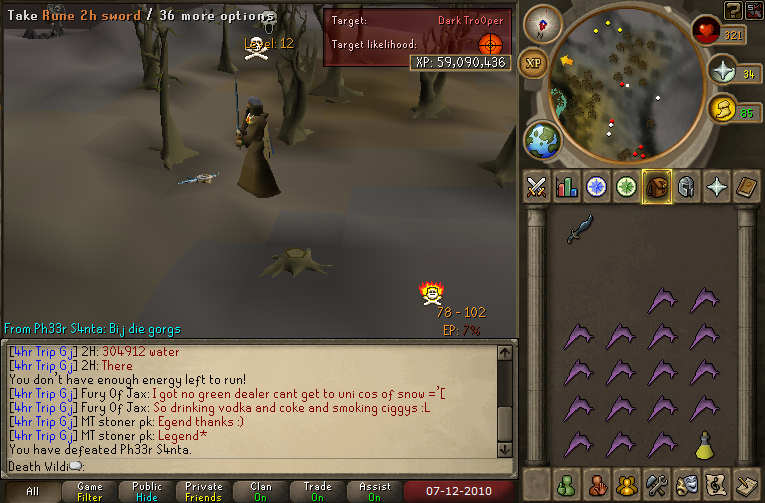
Task: Open the emotes masks tab
Action: pyautogui.click(x=686, y=485)
